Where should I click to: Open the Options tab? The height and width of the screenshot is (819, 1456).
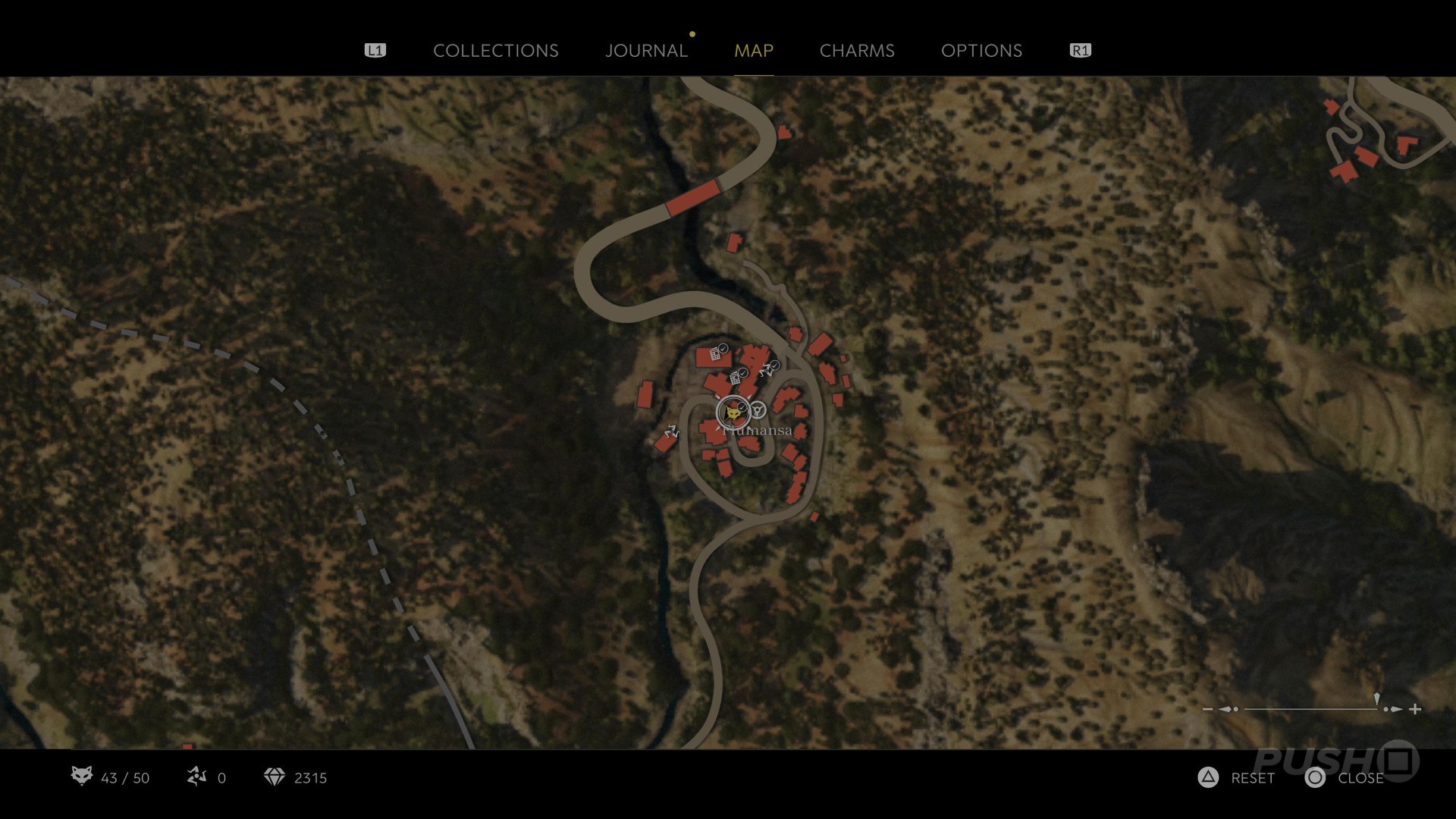[x=981, y=51]
